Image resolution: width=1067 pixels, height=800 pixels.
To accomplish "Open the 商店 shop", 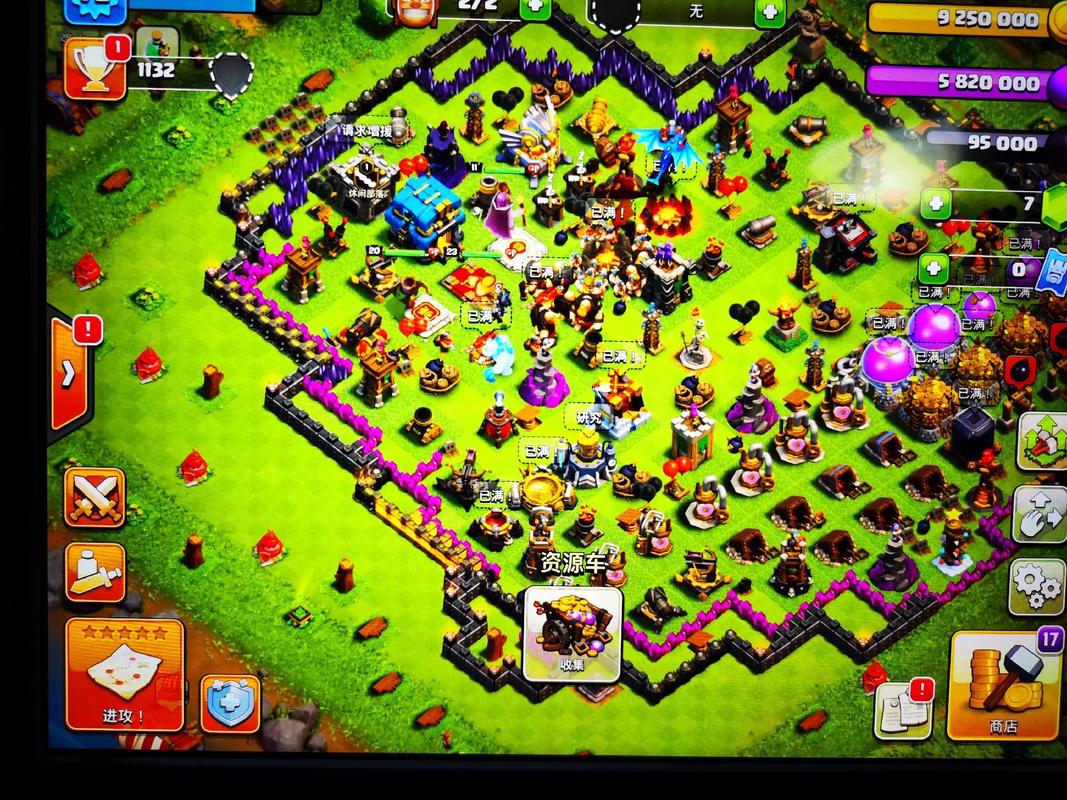I will [x=1003, y=686].
